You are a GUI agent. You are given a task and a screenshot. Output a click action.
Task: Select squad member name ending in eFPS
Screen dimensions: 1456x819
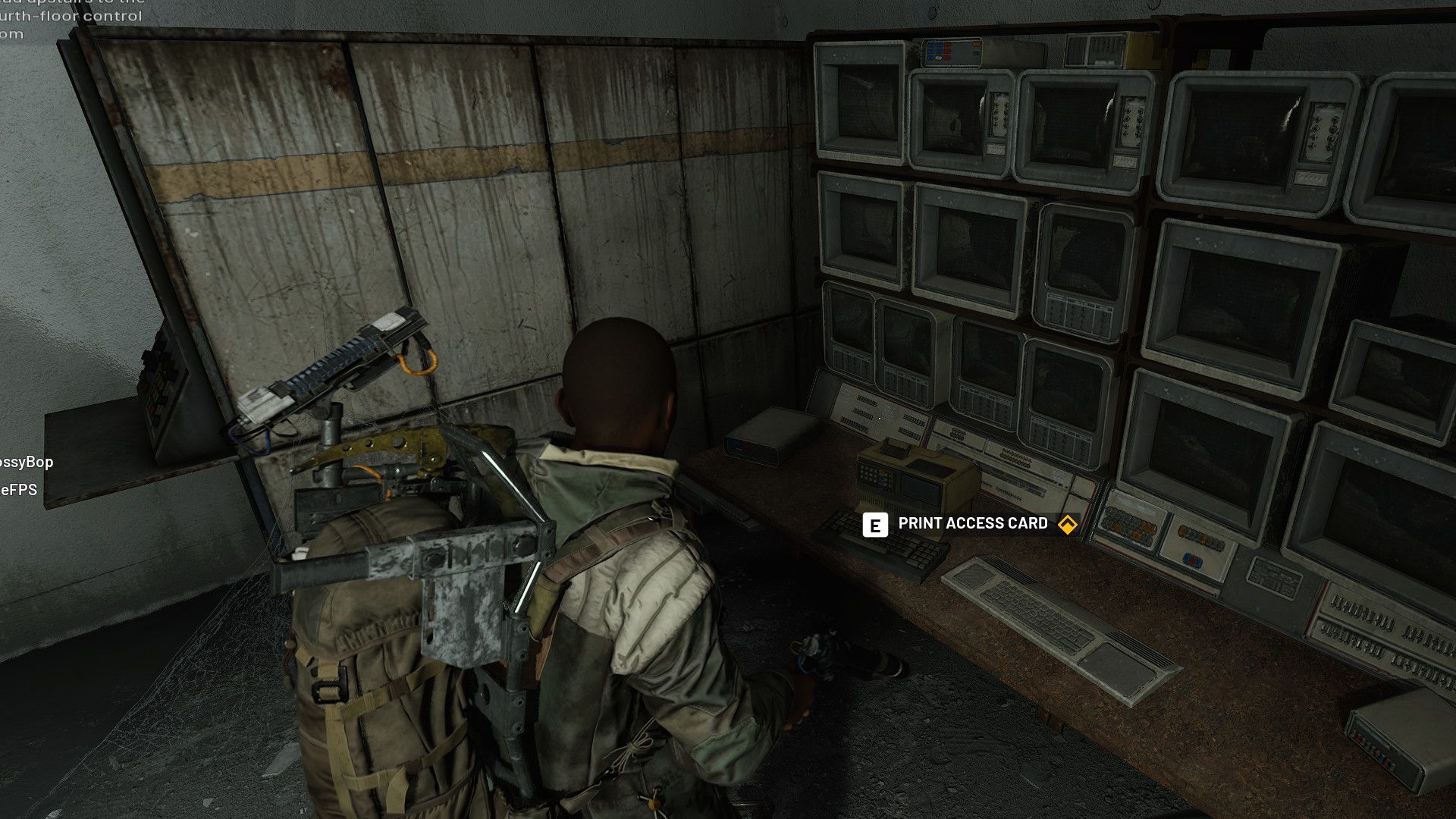coord(19,490)
